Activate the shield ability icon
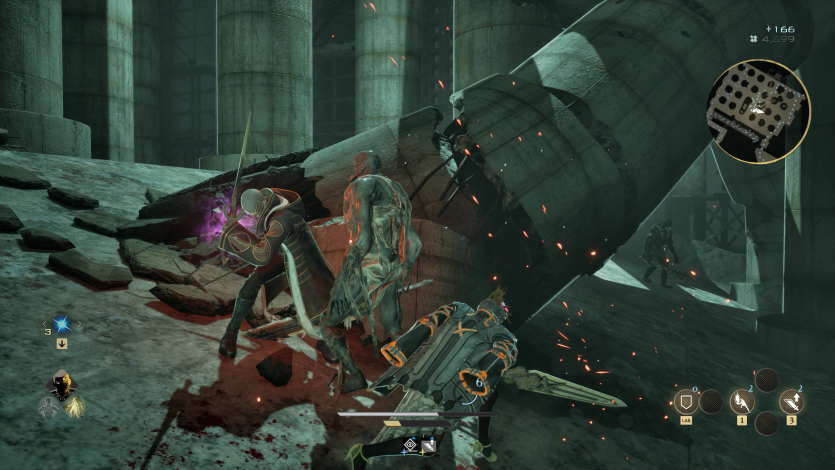Screen dimensions: 835x470 tap(687, 402)
